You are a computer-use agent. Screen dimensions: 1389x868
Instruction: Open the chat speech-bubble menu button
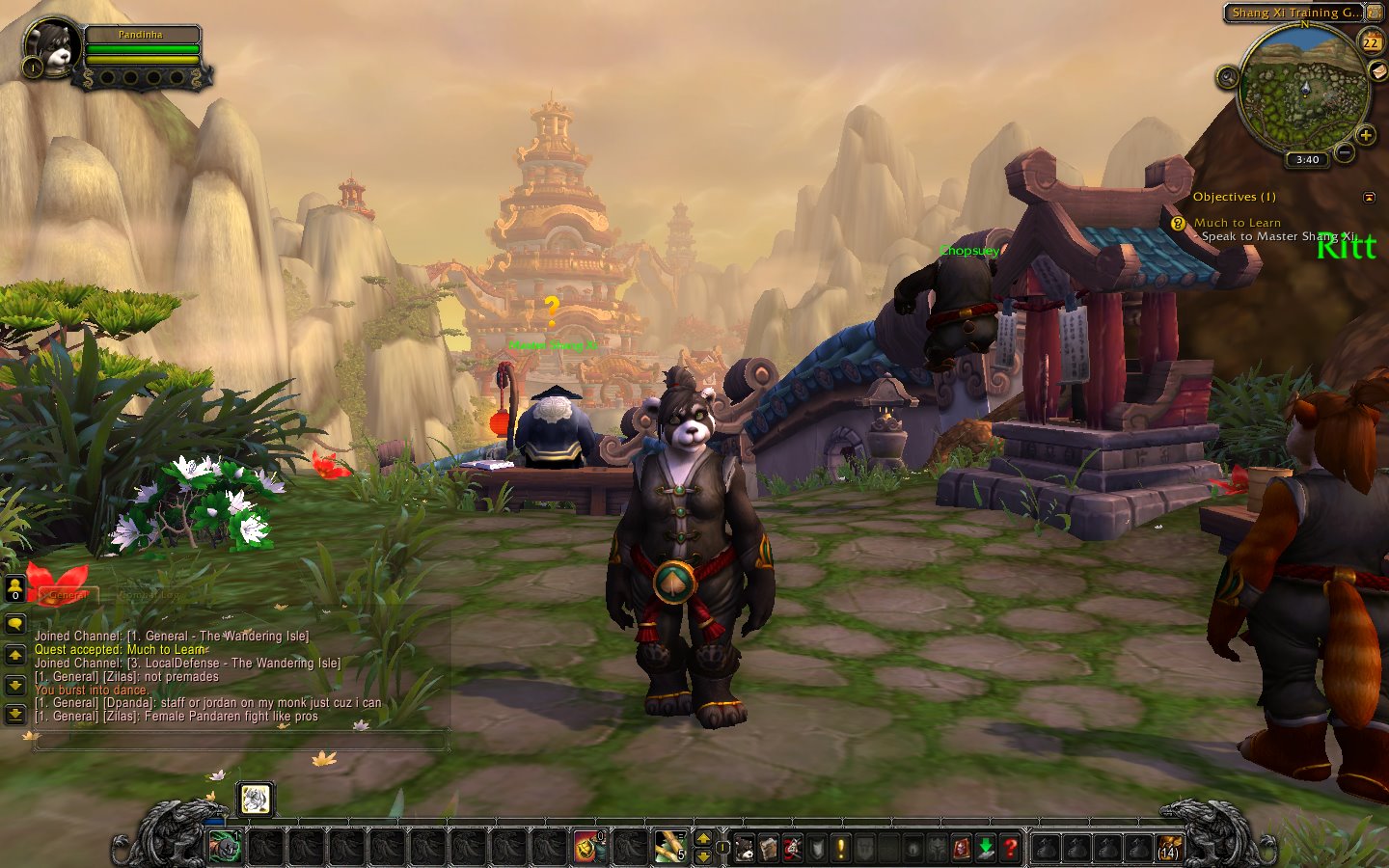(x=15, y=624)
